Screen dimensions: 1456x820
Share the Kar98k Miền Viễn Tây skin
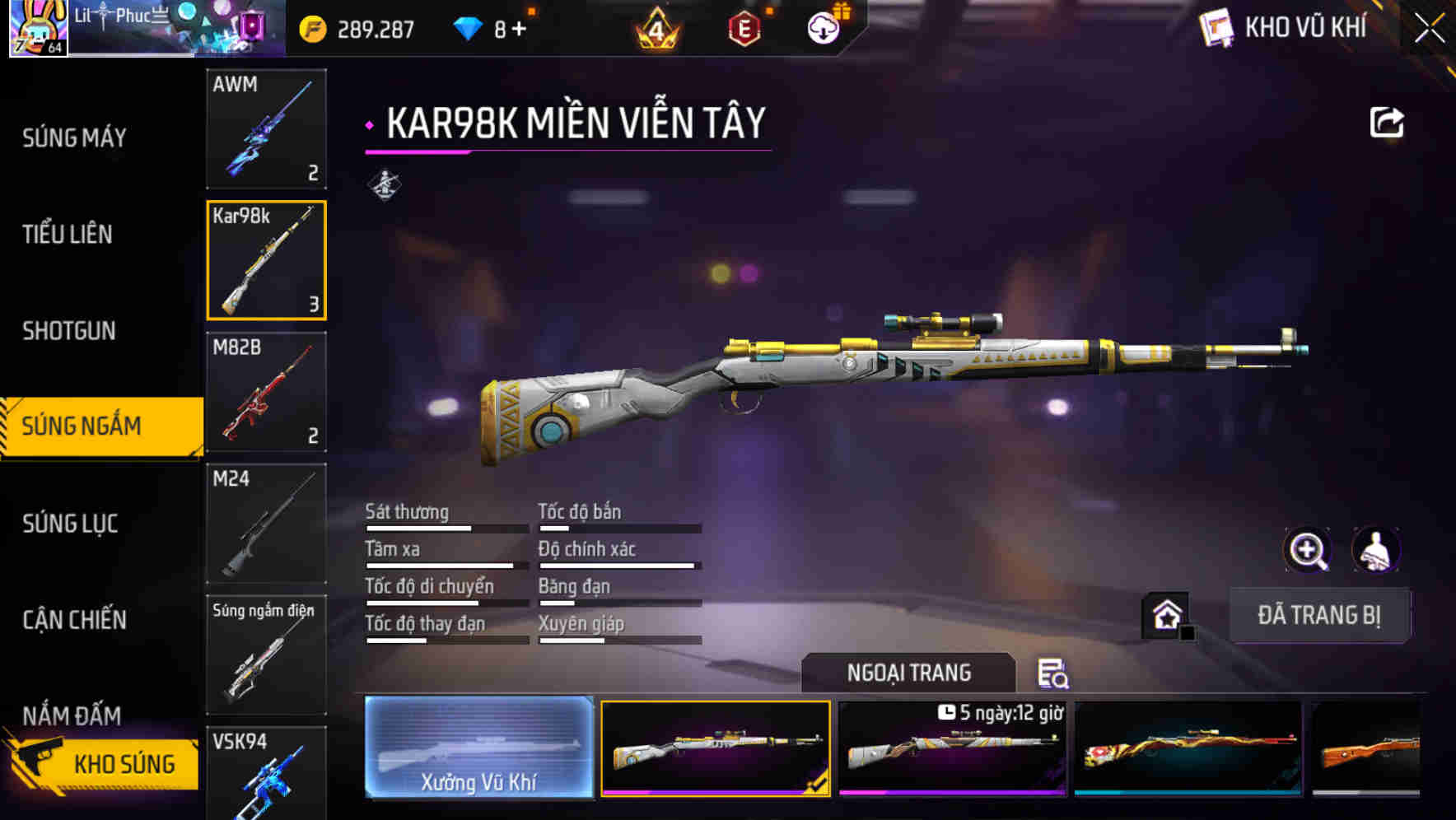click(x=1388, y=121)
